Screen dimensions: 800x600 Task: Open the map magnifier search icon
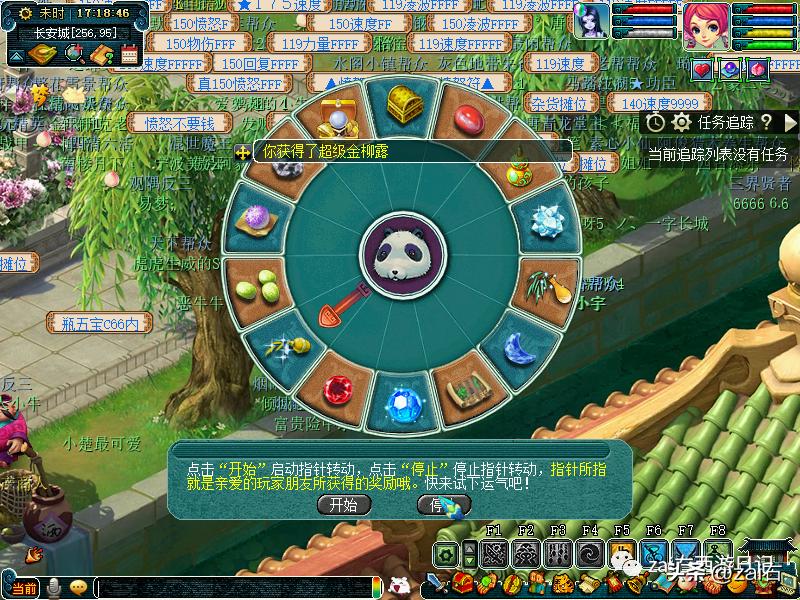73,54
